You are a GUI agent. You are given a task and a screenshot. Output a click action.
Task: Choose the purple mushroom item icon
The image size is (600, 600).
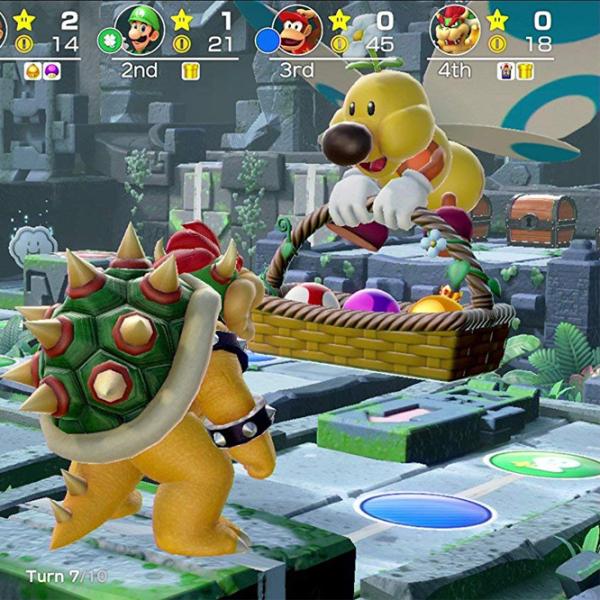pos(52,70)
